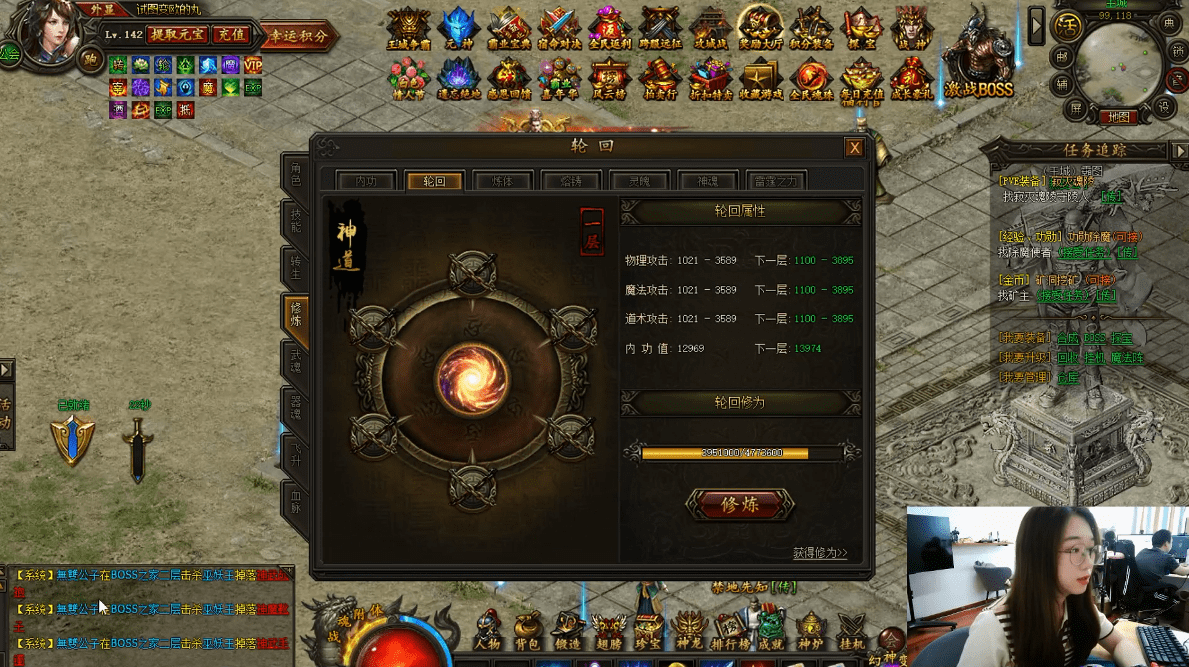Image resolution: width=1189 pixels, height=667 pixels.
Task: Click the 修炼 cultivate button
Action: [x=740, y=505]
